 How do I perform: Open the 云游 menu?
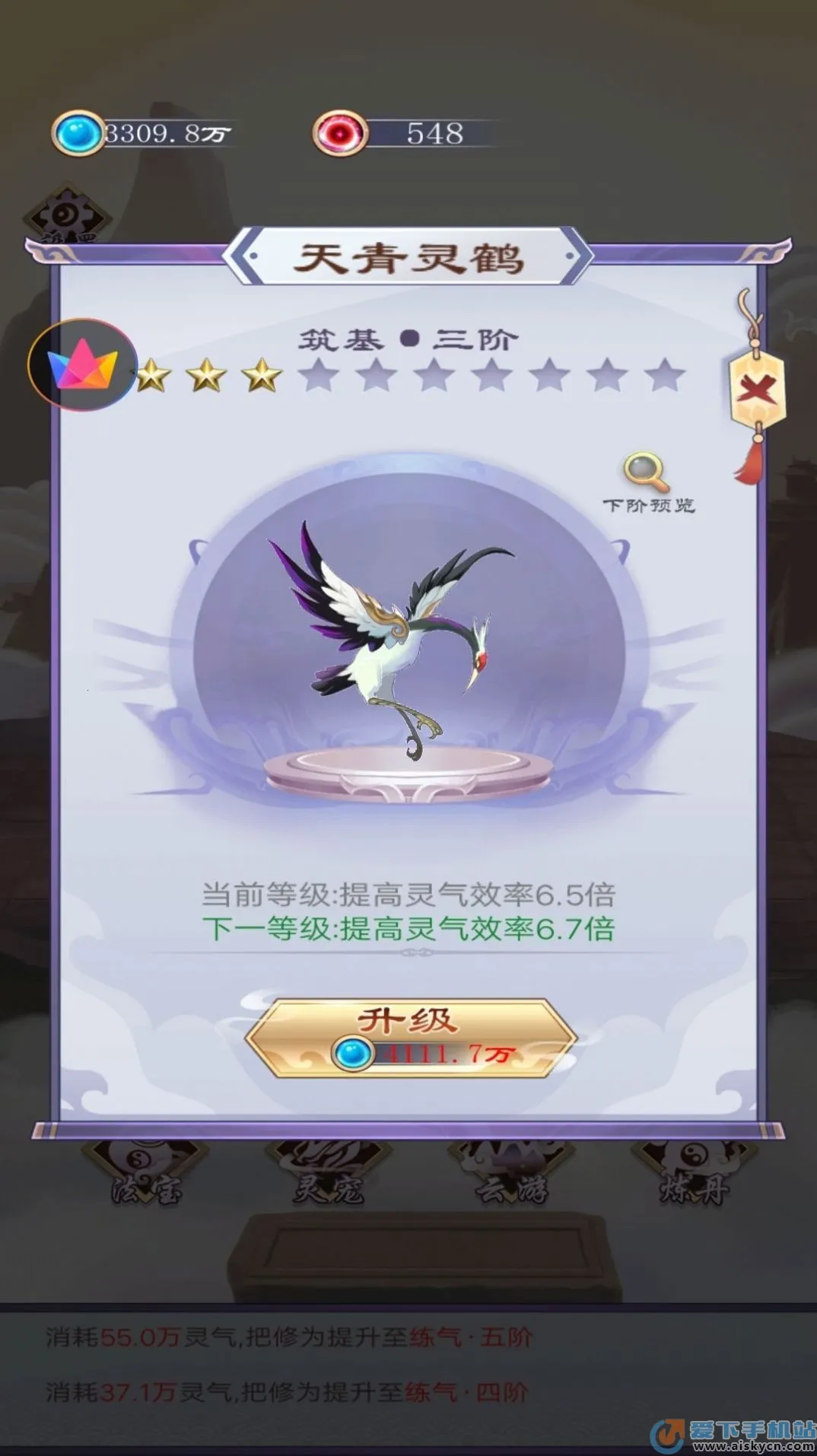[511, 1176]
